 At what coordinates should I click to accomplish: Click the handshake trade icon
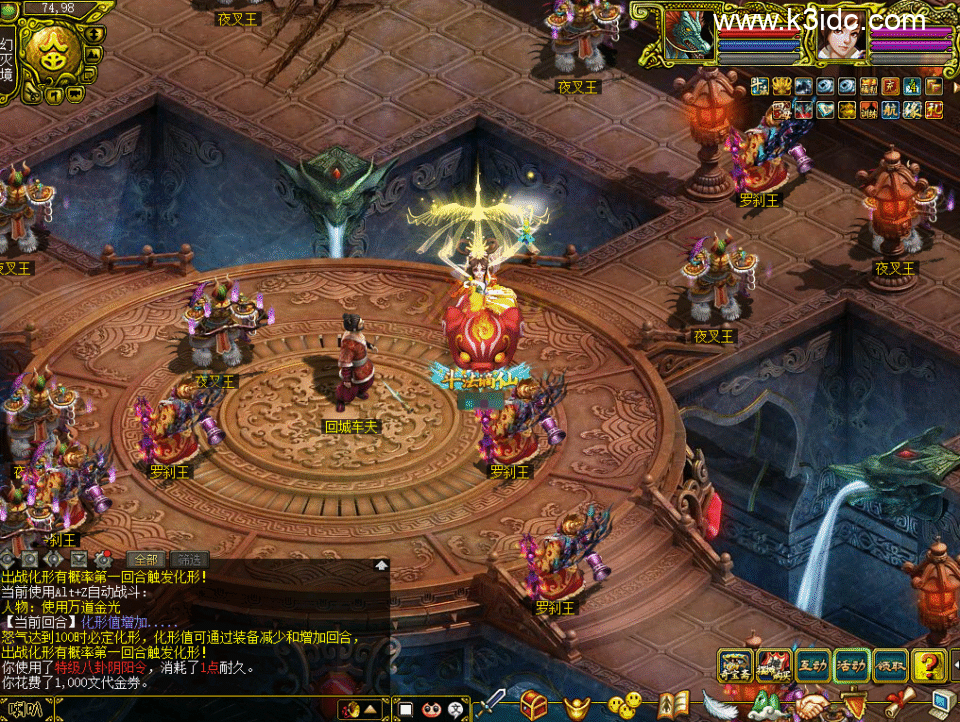[x=811, y=705]
